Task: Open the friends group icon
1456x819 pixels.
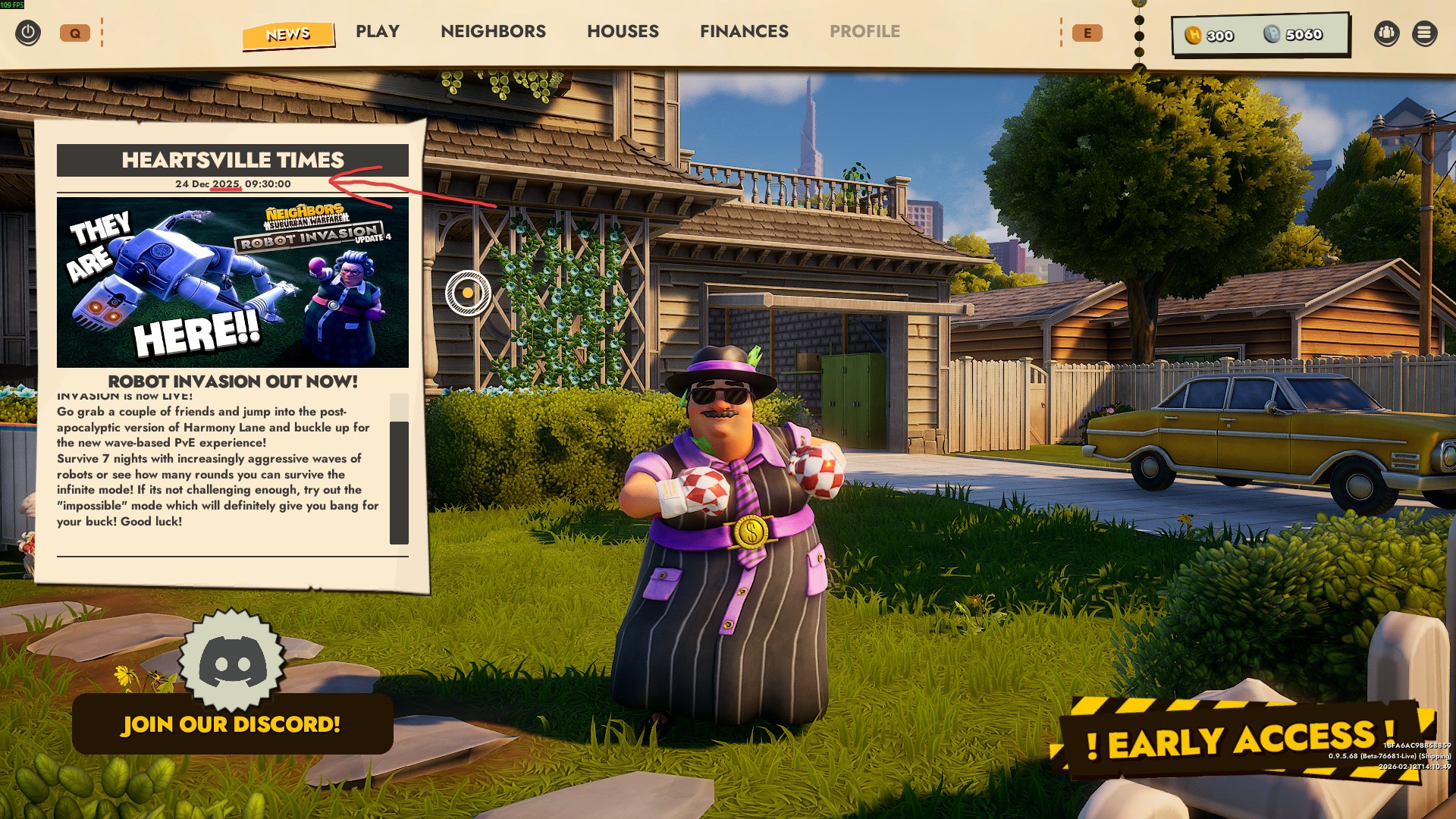Action: [1386, 33]
